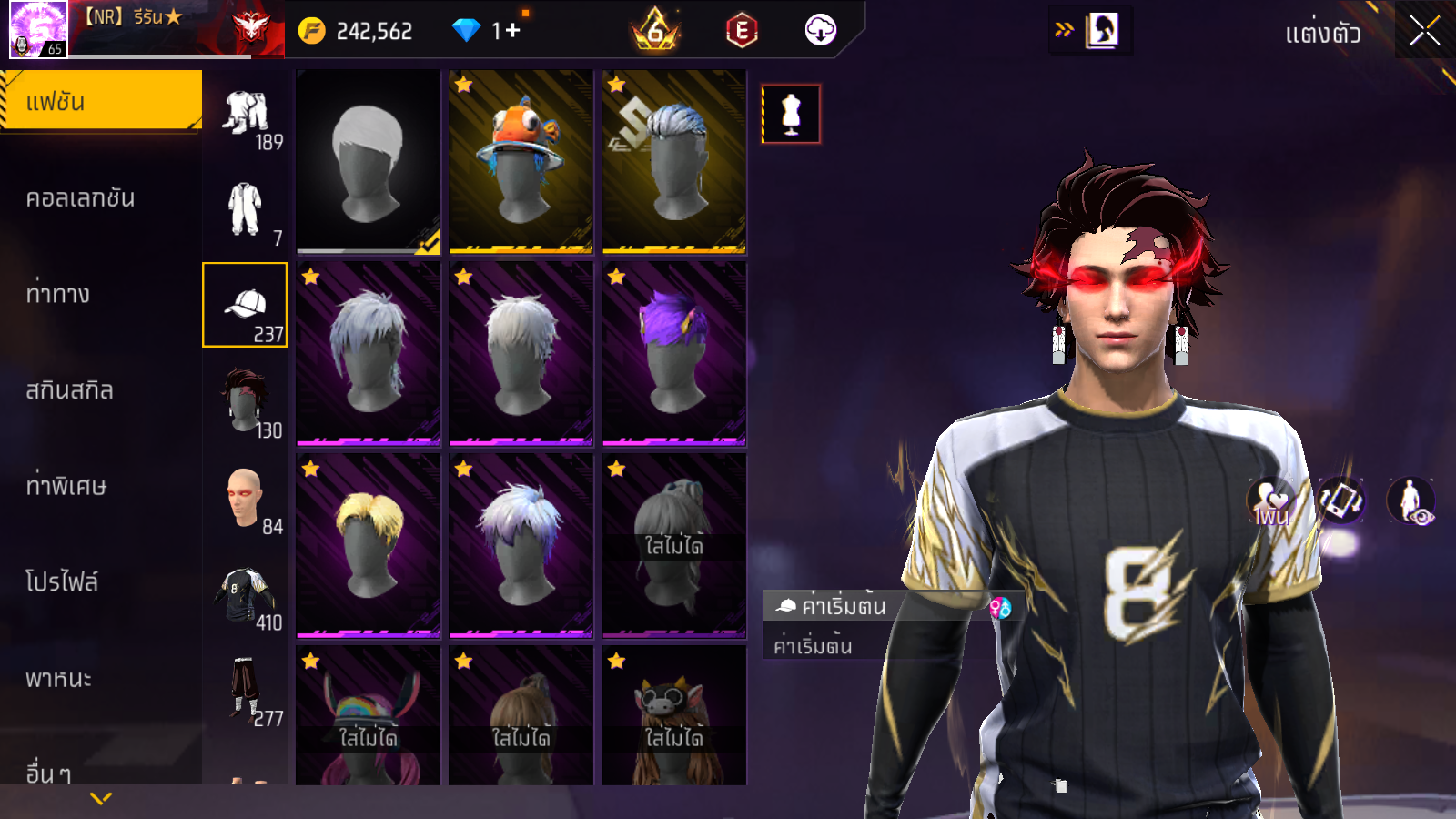Choose the pants category showing 277
The width and height of the screenshot is (1456, 819).
(x=246, y=690)
